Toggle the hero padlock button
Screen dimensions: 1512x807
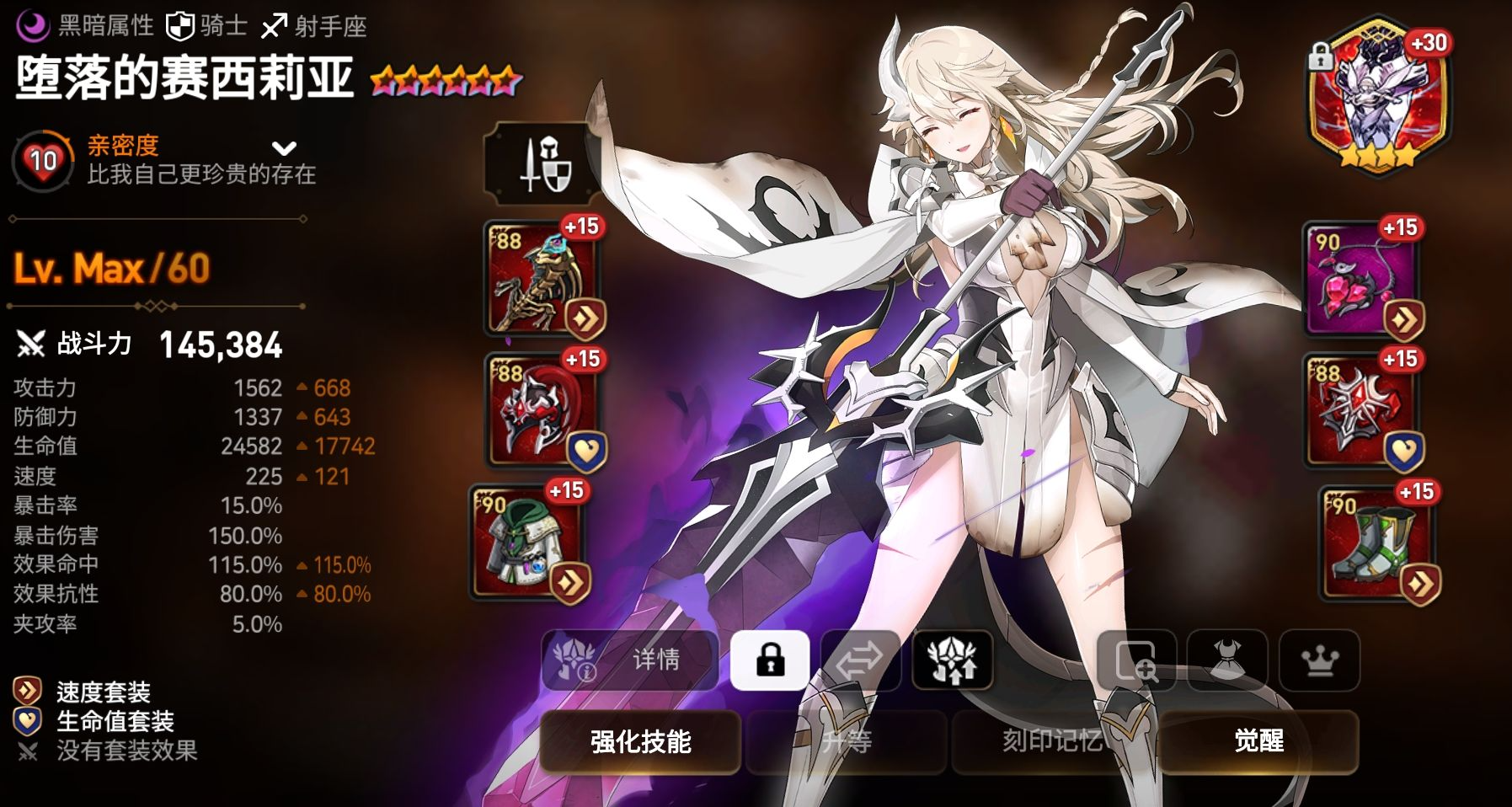pos(770,660)
